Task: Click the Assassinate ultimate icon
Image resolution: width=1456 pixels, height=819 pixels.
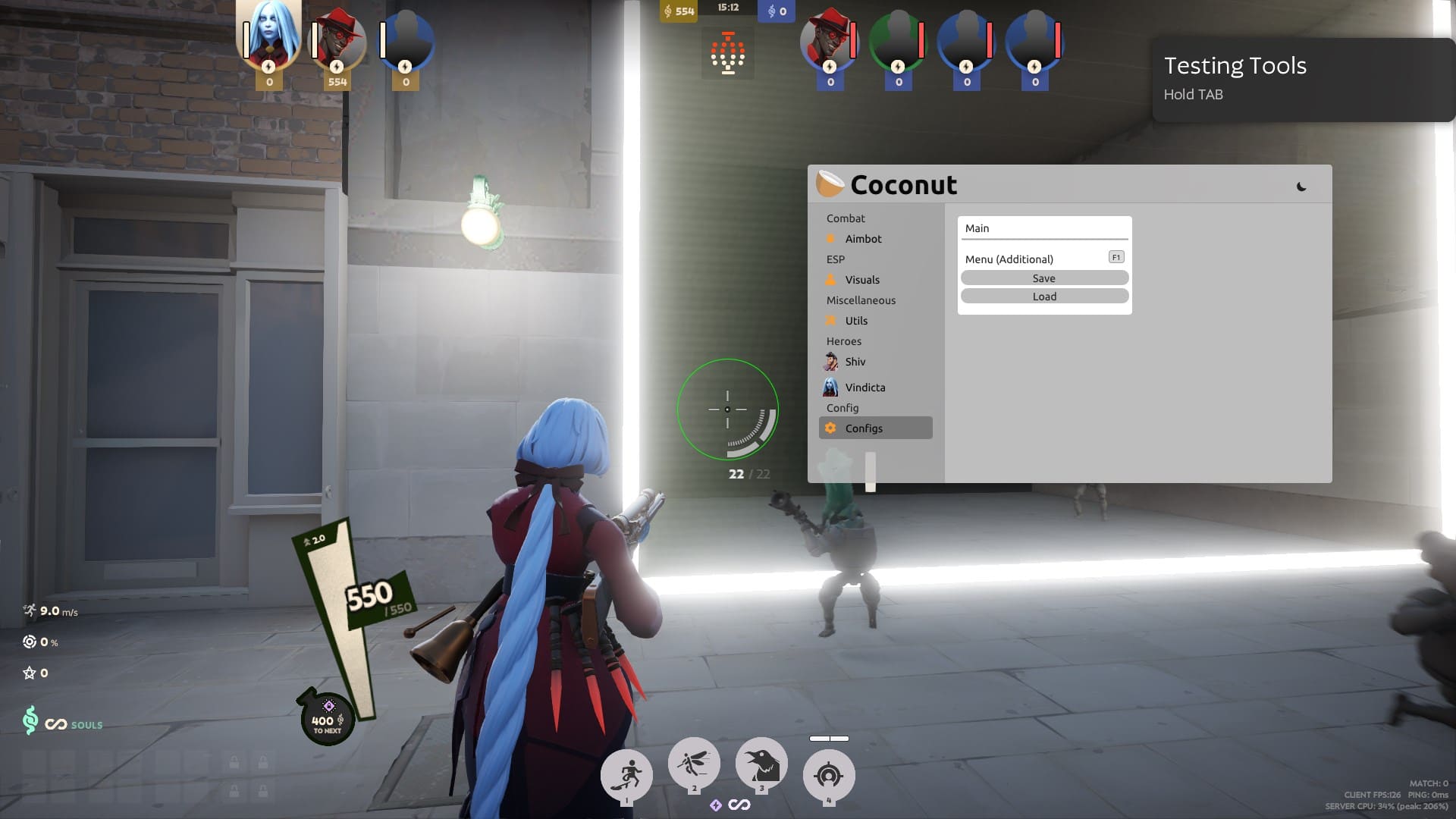Action: (x=829, y=773)
